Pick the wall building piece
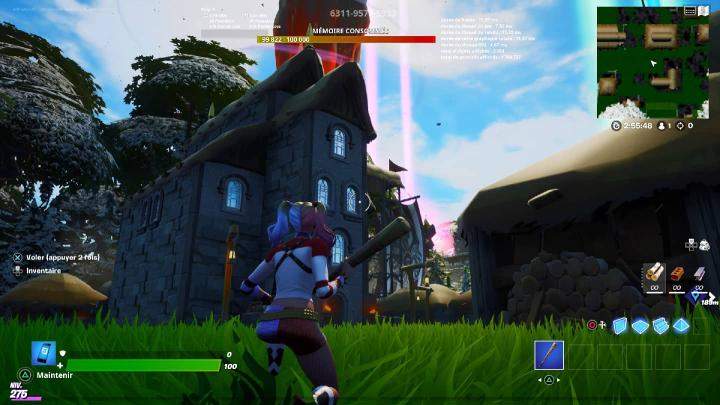 coord(620,325)
